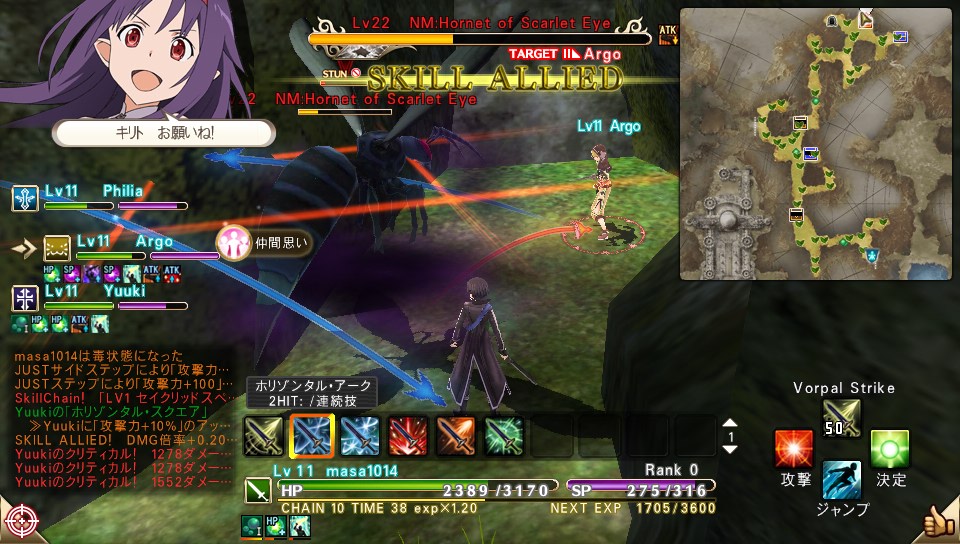The height and width of the screenshot is (544, 960).
Task: Select party member Yuuki's emblem
Action: click(x=25, y=297)
